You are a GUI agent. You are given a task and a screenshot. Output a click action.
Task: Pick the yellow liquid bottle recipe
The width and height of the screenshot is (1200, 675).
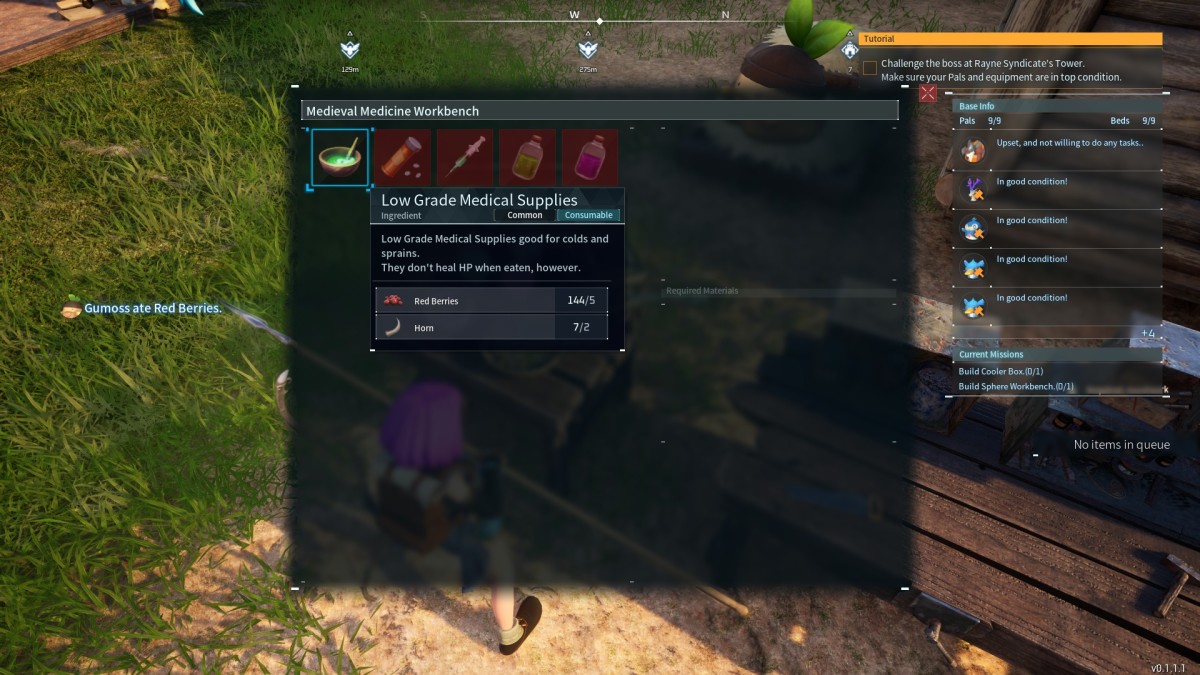coord(527,157)
